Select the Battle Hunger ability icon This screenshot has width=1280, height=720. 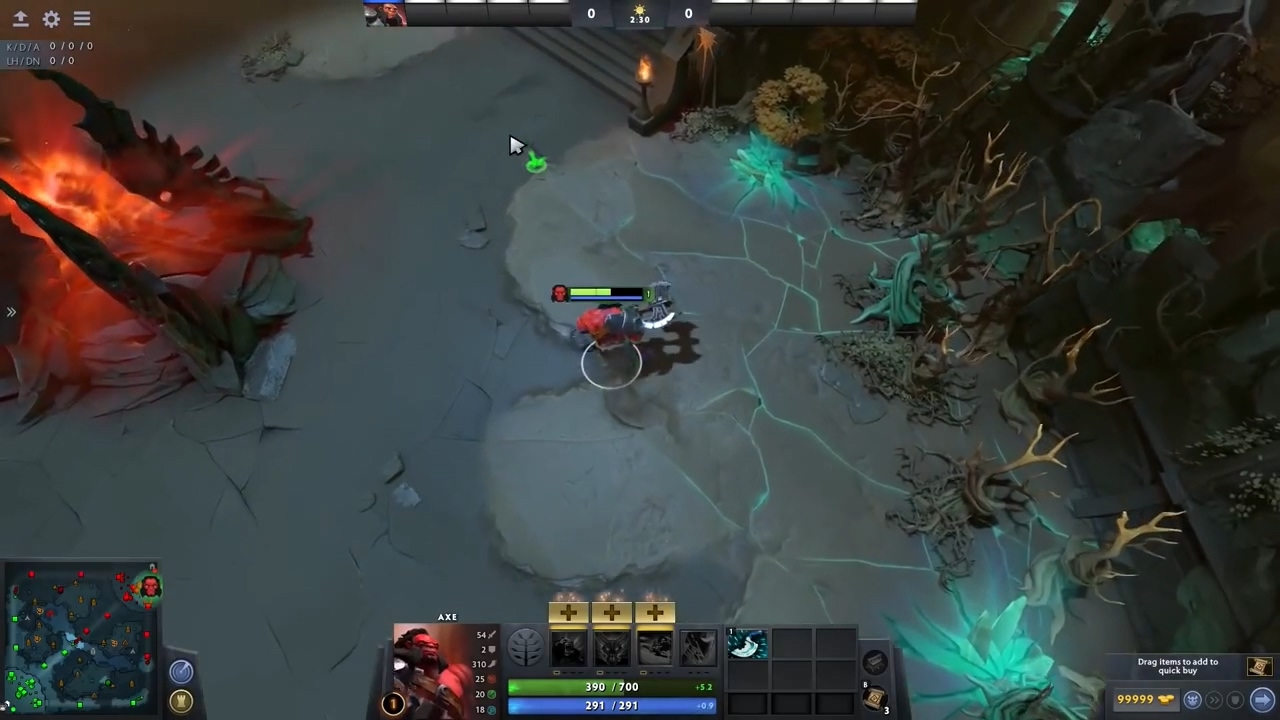(x=611, y=648)
